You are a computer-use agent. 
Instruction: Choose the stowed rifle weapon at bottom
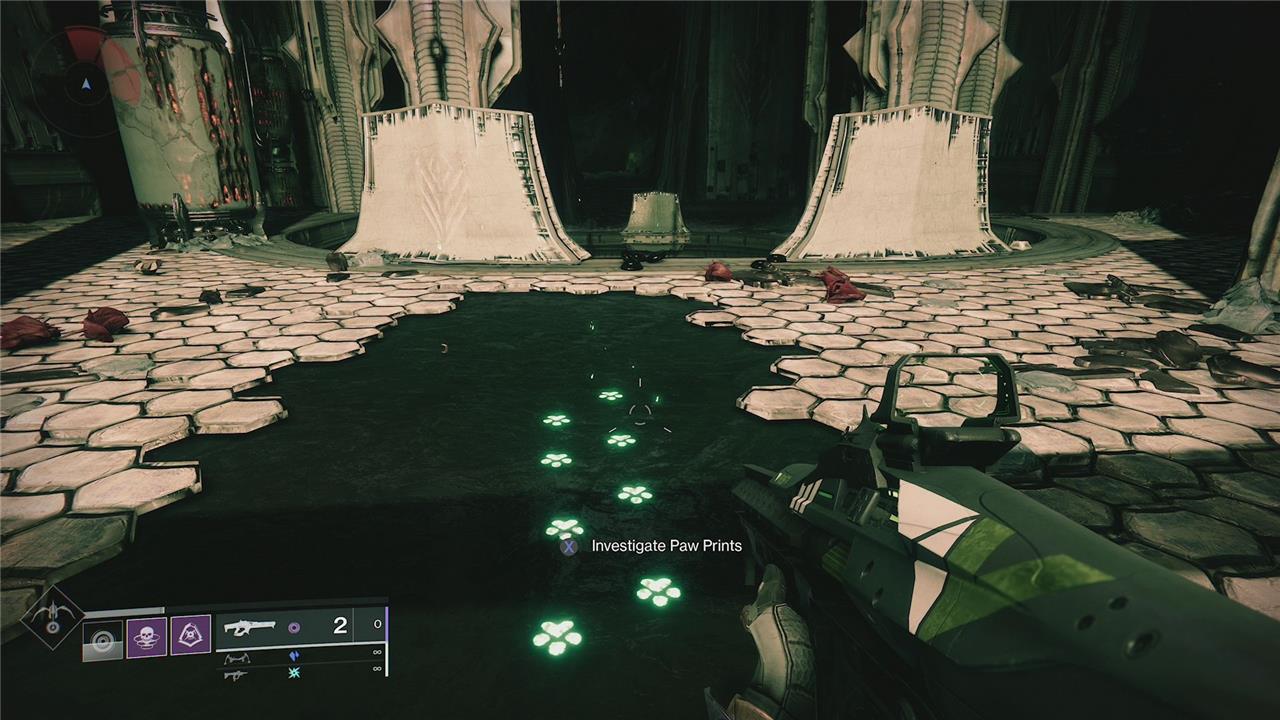click(x=236, y=675)
